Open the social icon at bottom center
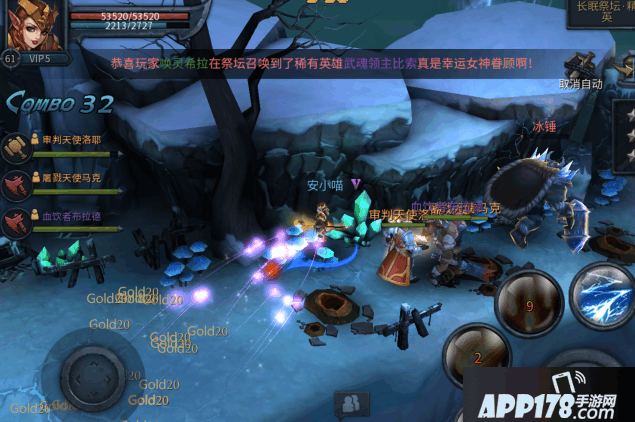Viewport: 635px width, 422px height. (351, 403)
